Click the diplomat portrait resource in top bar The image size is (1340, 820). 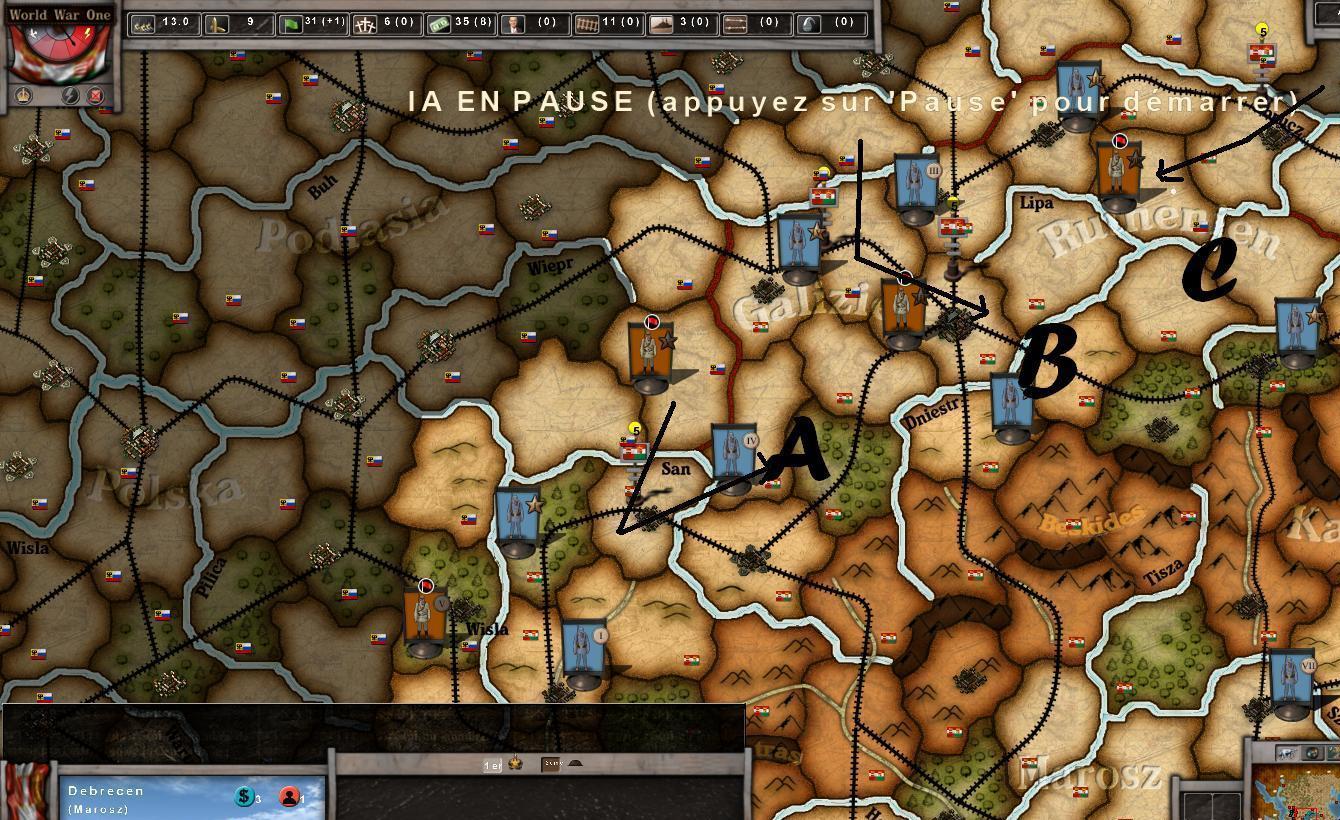(x=513, y=23)
